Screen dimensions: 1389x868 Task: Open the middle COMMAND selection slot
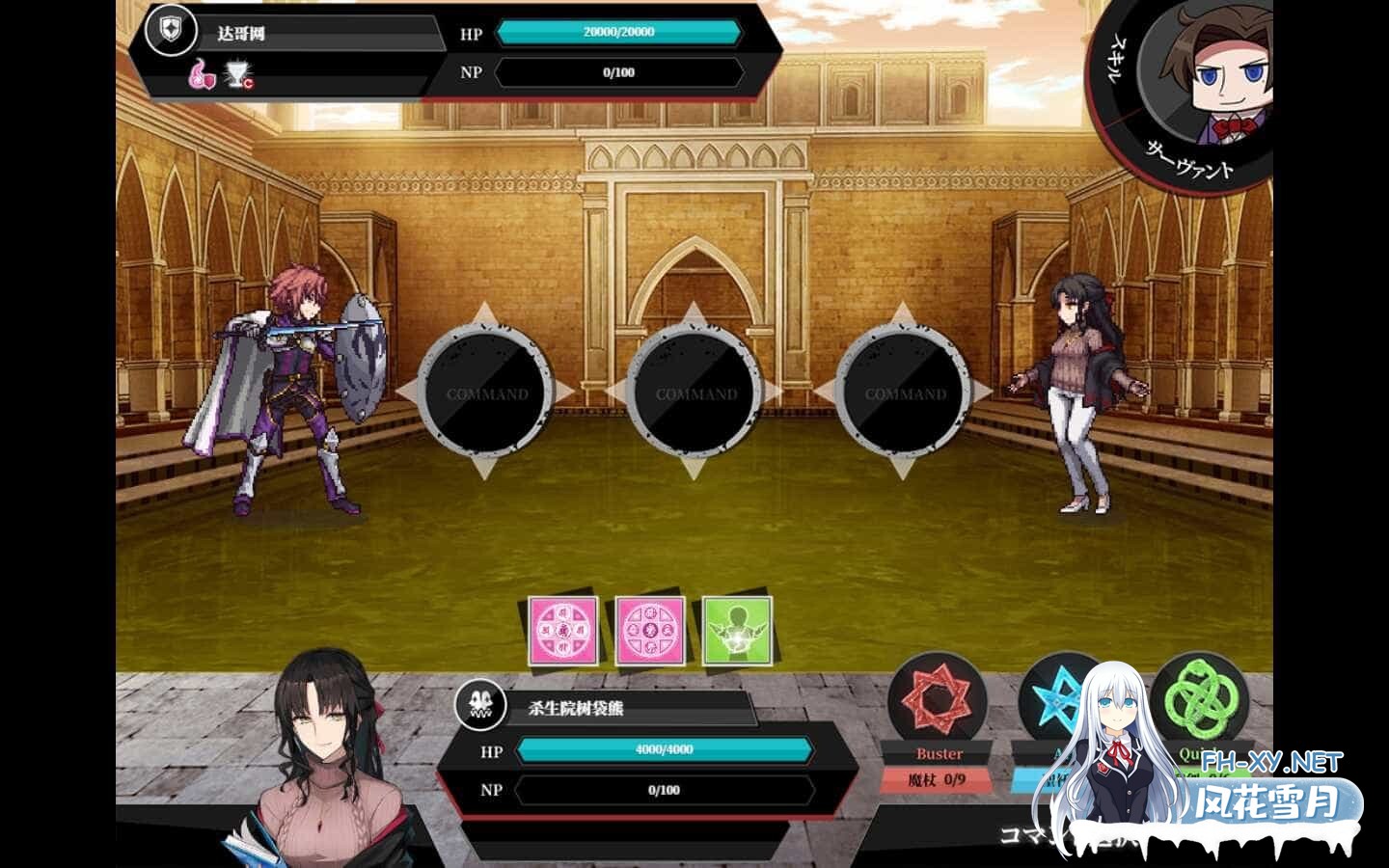click(696, 393)
